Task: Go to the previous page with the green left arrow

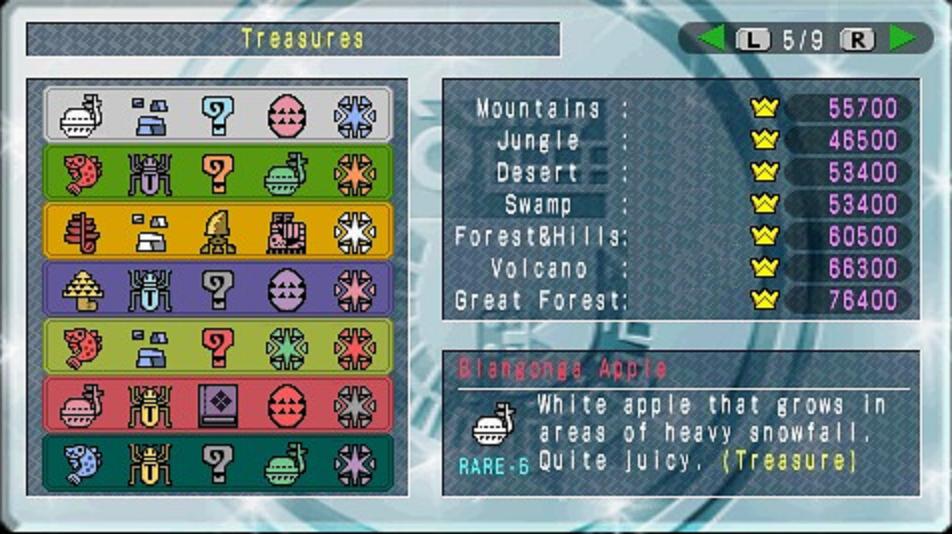Action: coord(711,39)
